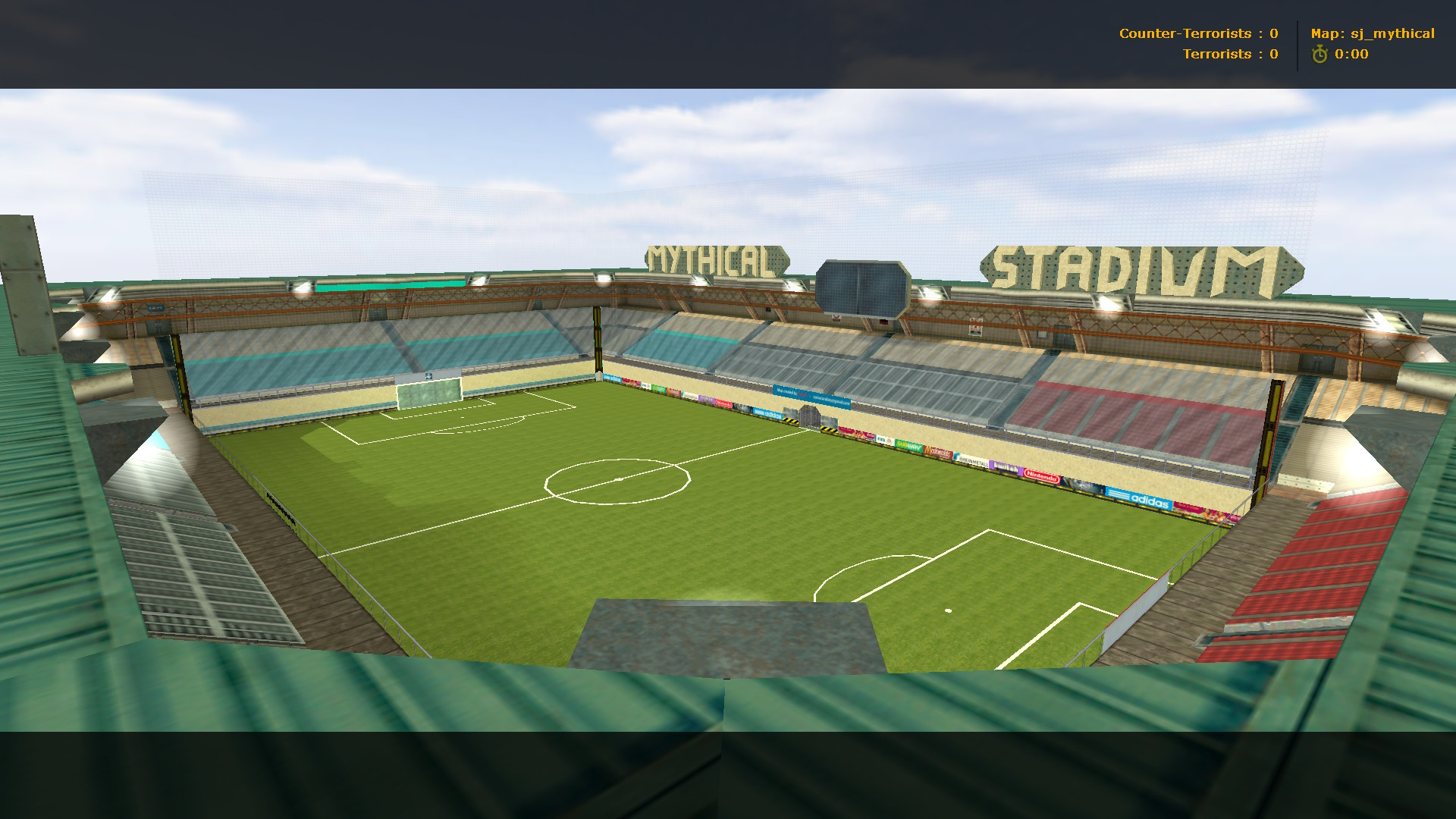Image resolution: width=1456 pixels, height=819 pixels.
Task: Click the Map: sj_mythical label
Action: (1374, 33)
